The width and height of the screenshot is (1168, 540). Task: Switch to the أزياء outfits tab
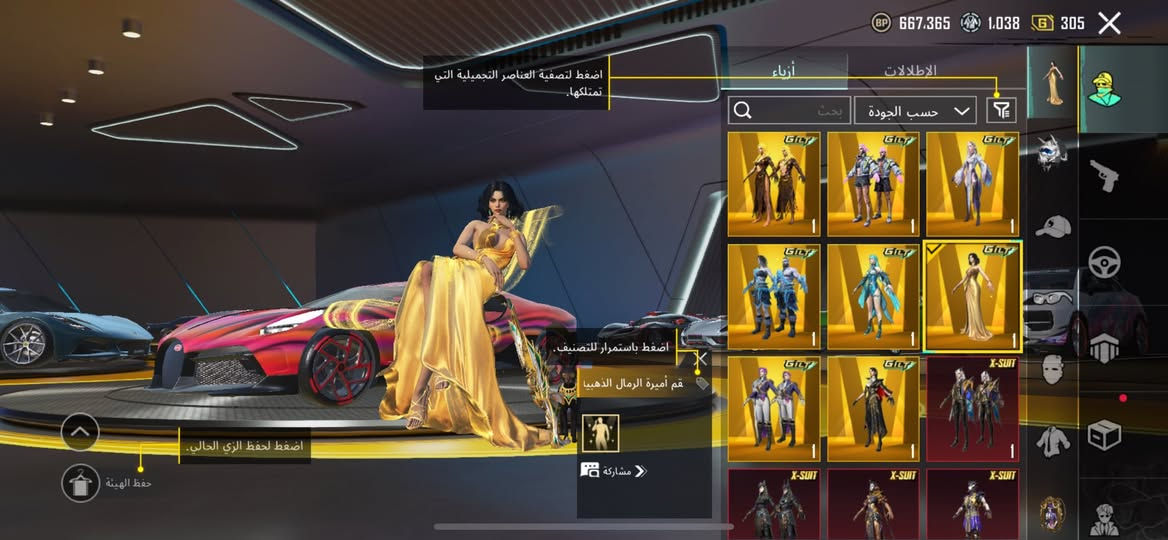pos(787,71)
